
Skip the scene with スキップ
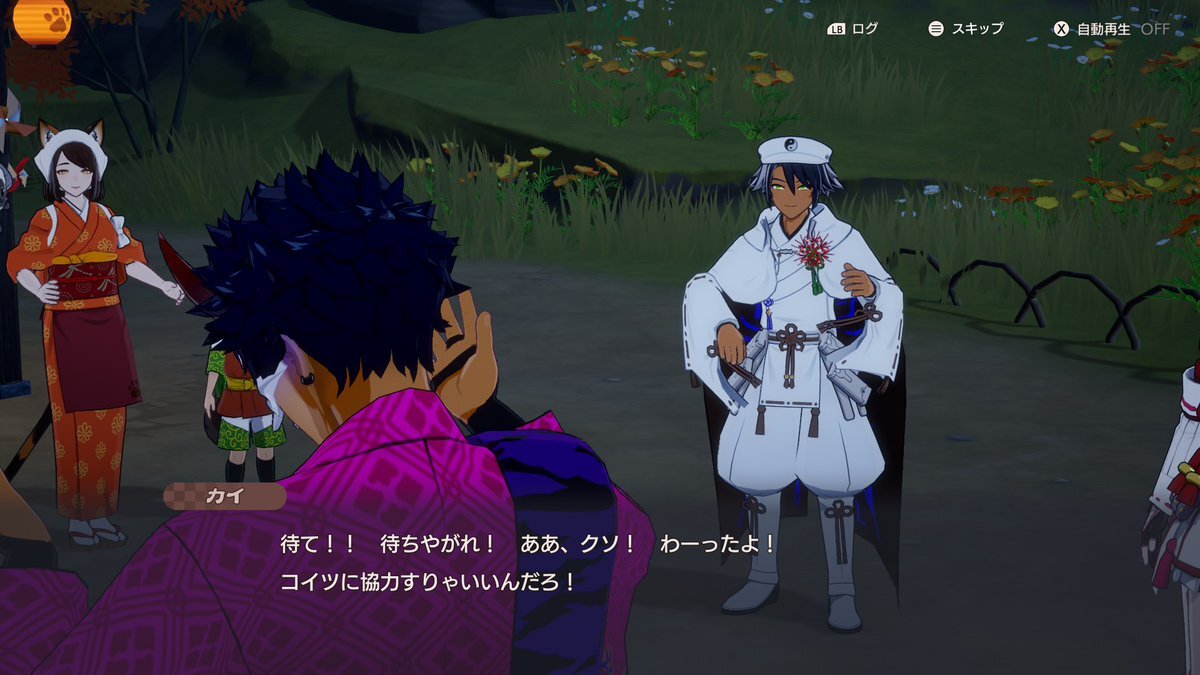pyautogui.click(x=966, y=29)
